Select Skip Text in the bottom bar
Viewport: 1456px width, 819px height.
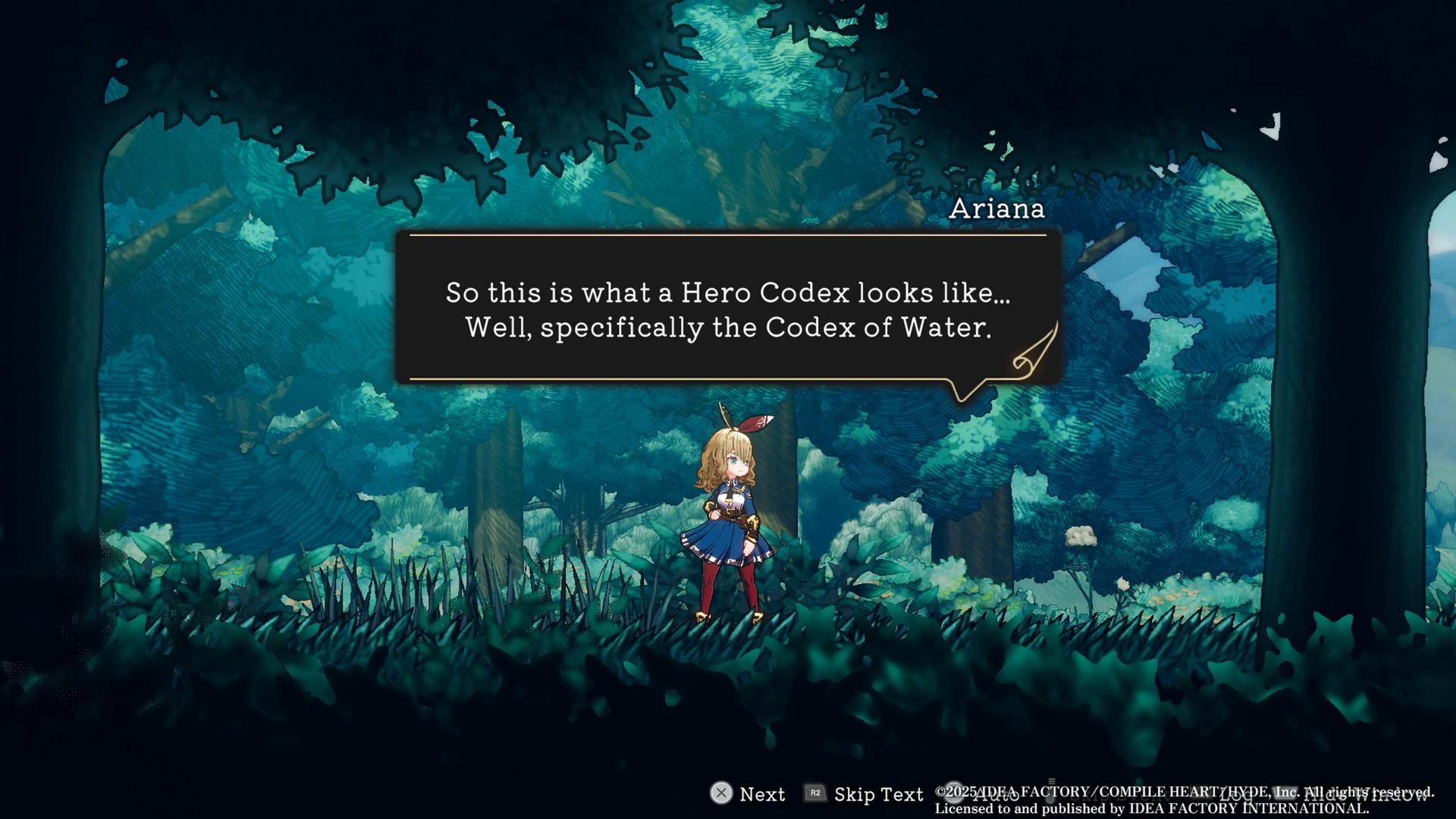[864, 794]
